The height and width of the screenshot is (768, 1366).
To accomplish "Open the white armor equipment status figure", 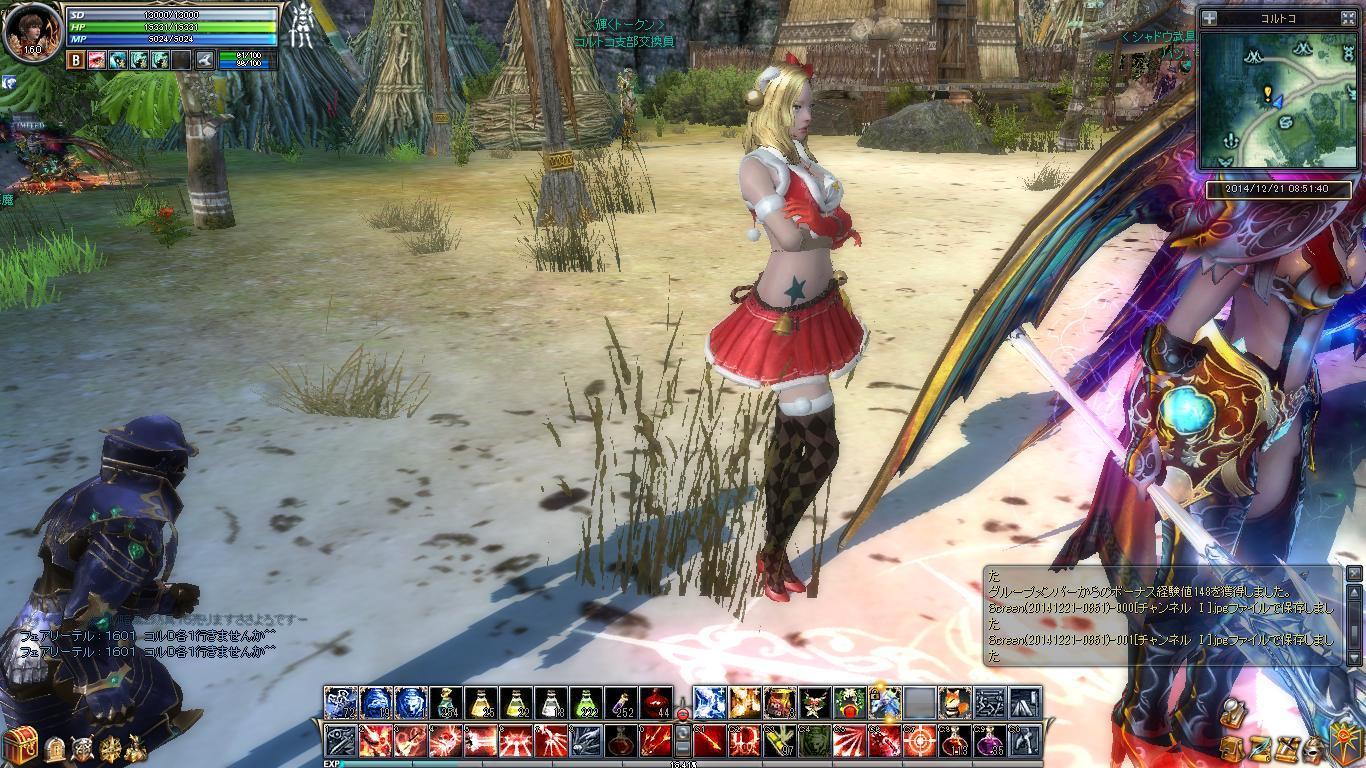I will point(300,27).
